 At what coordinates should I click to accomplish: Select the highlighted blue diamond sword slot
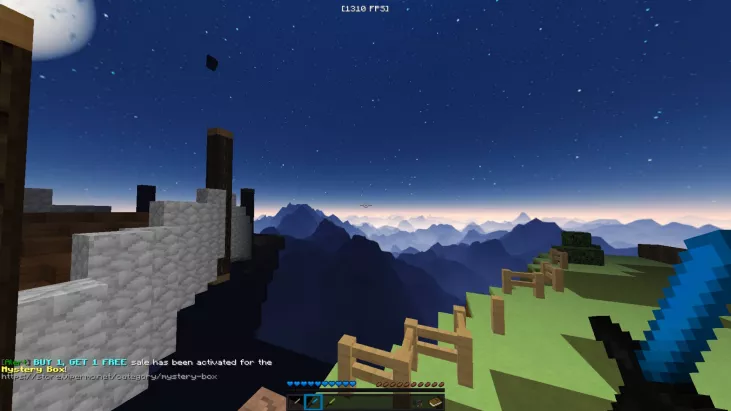click(313, 402)
